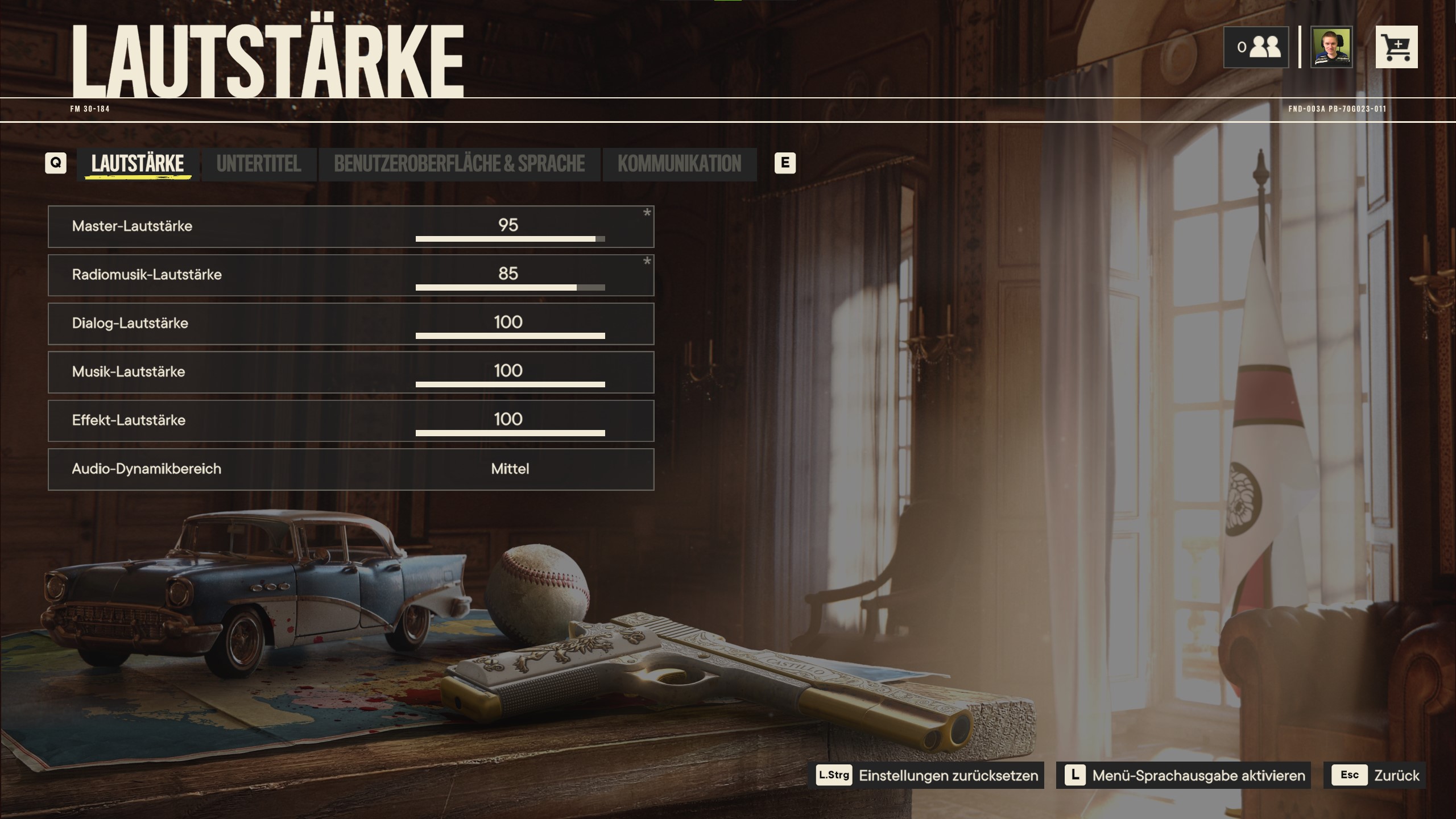Modify the Effekt-Lautstärke slider
This screenshot has height=819, width=1456.
(x=510, y=433)
